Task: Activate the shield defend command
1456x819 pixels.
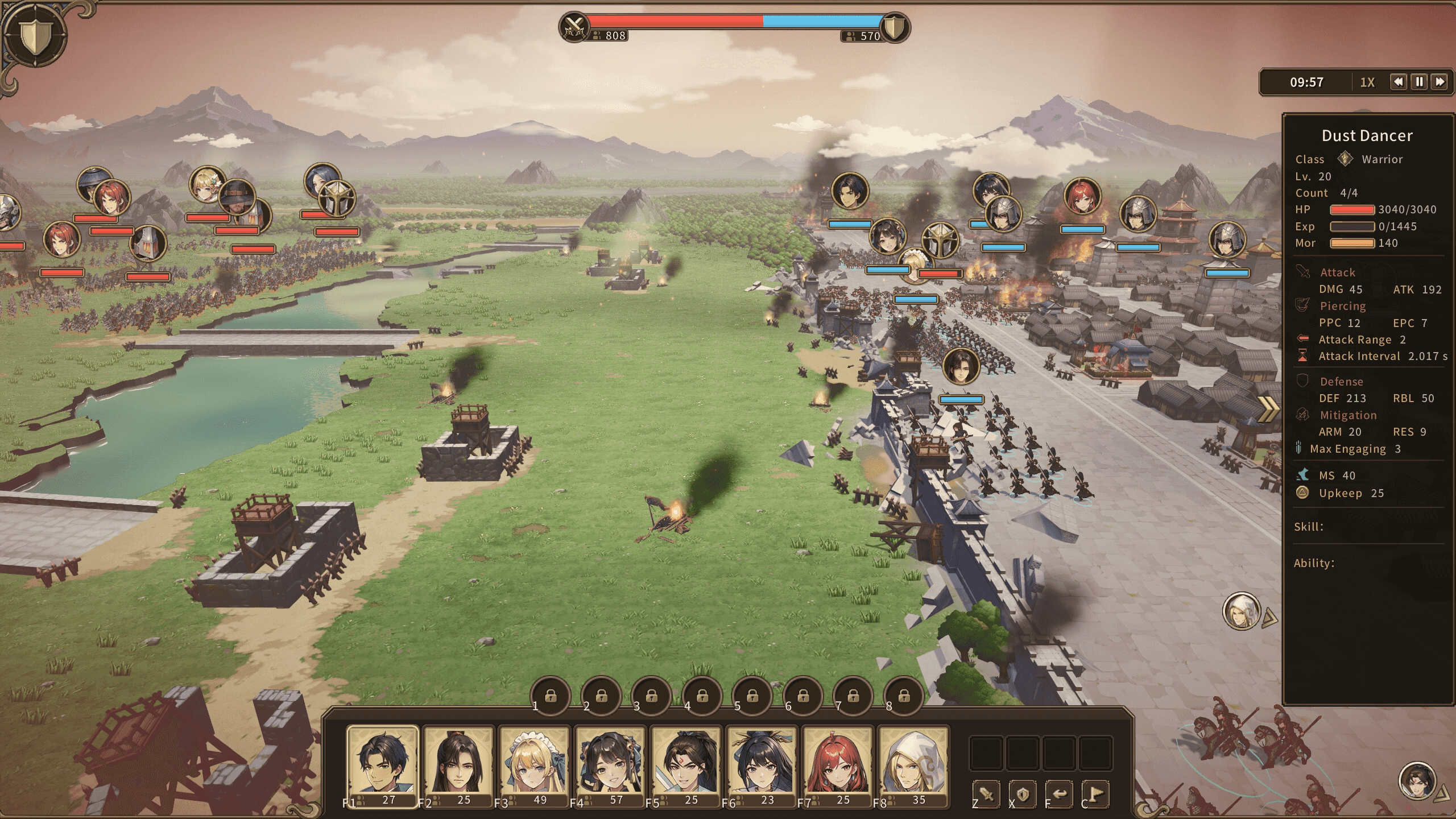Action: click(x=1023, y=794)
